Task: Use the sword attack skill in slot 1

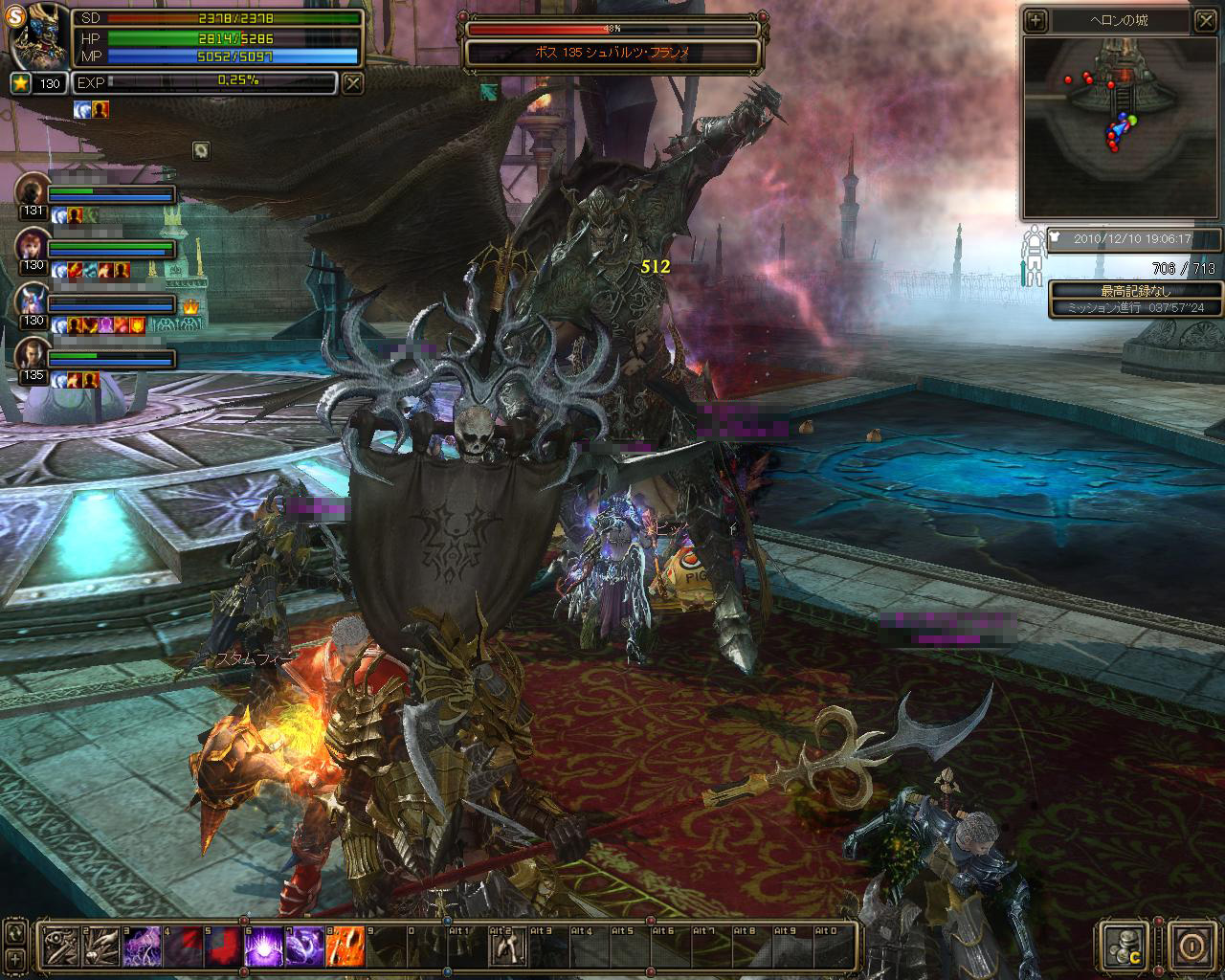Action: pyautogui.click(x=59, y=947)
